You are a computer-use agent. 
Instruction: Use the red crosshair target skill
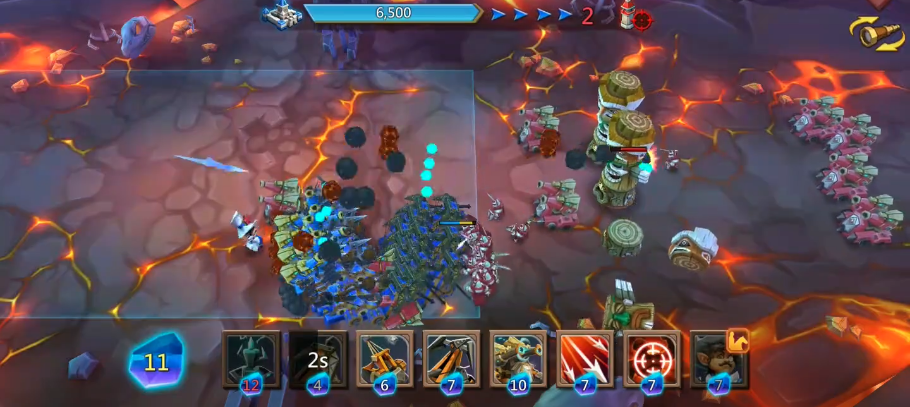(651, 359)
